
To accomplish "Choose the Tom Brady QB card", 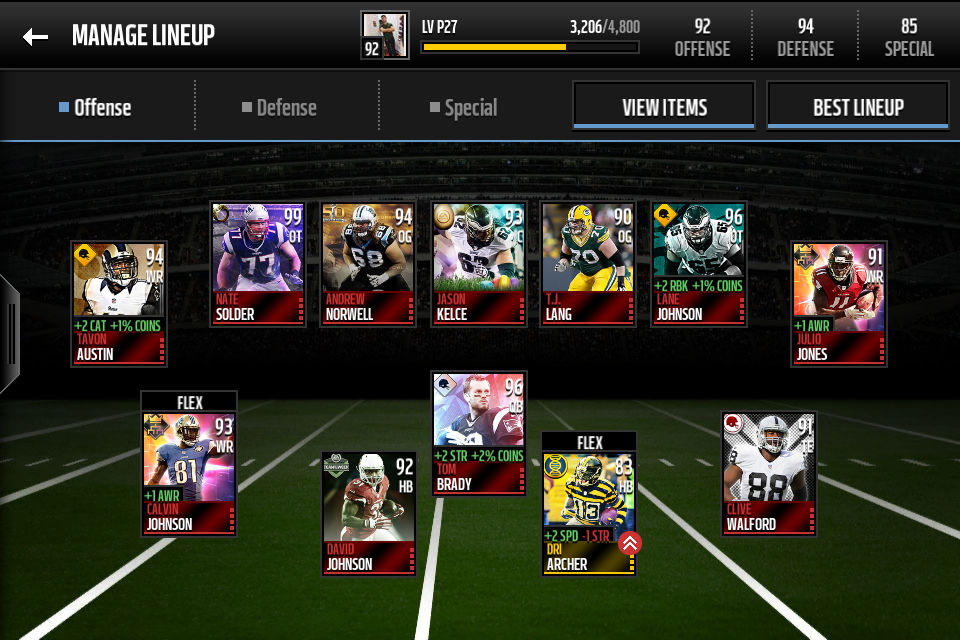I will click(479, 434).
